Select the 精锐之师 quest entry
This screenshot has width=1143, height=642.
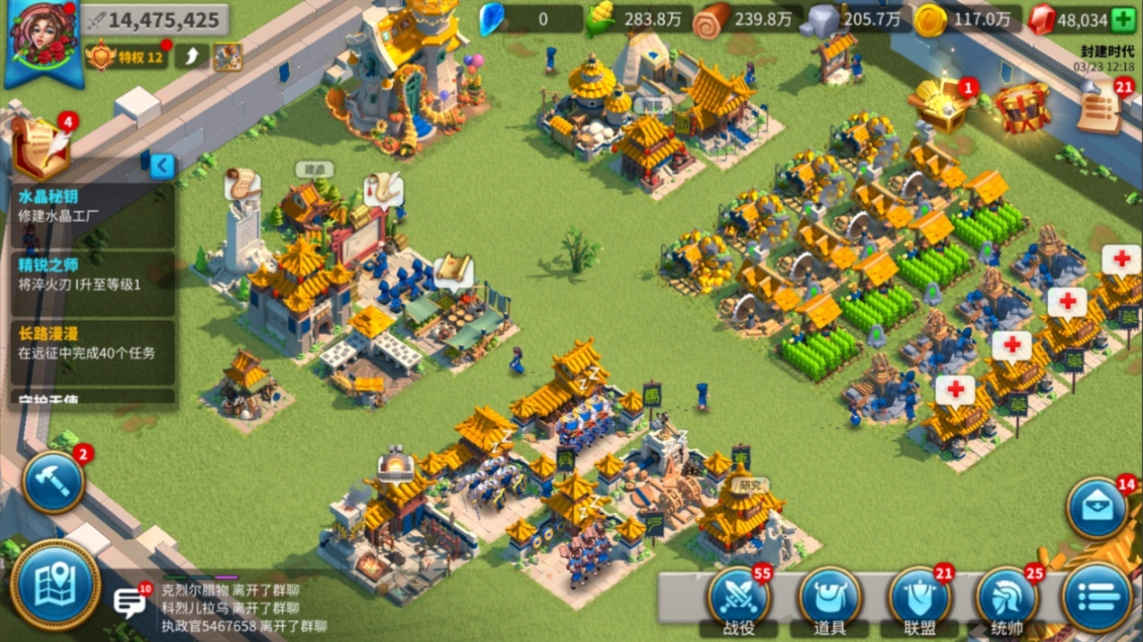pos(92,273)
